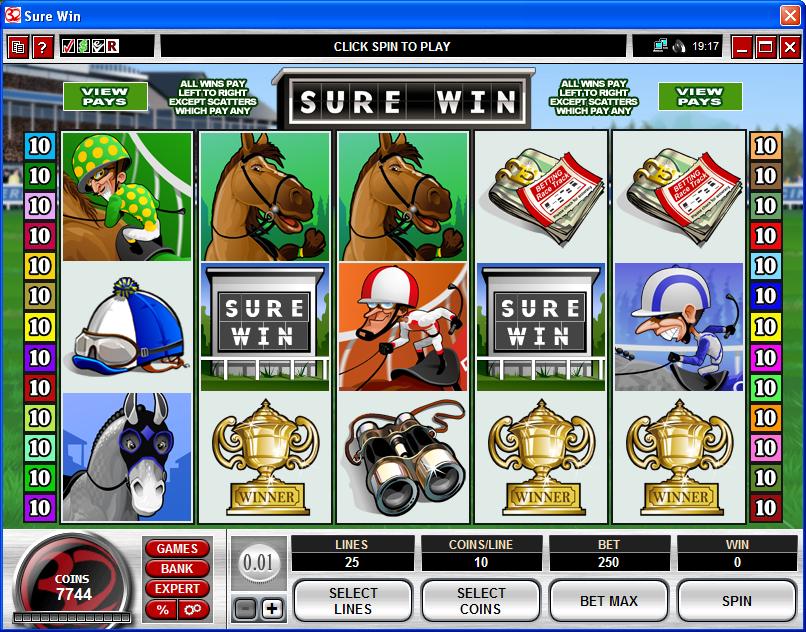Close the game with the red X button

tap(789, 47)
